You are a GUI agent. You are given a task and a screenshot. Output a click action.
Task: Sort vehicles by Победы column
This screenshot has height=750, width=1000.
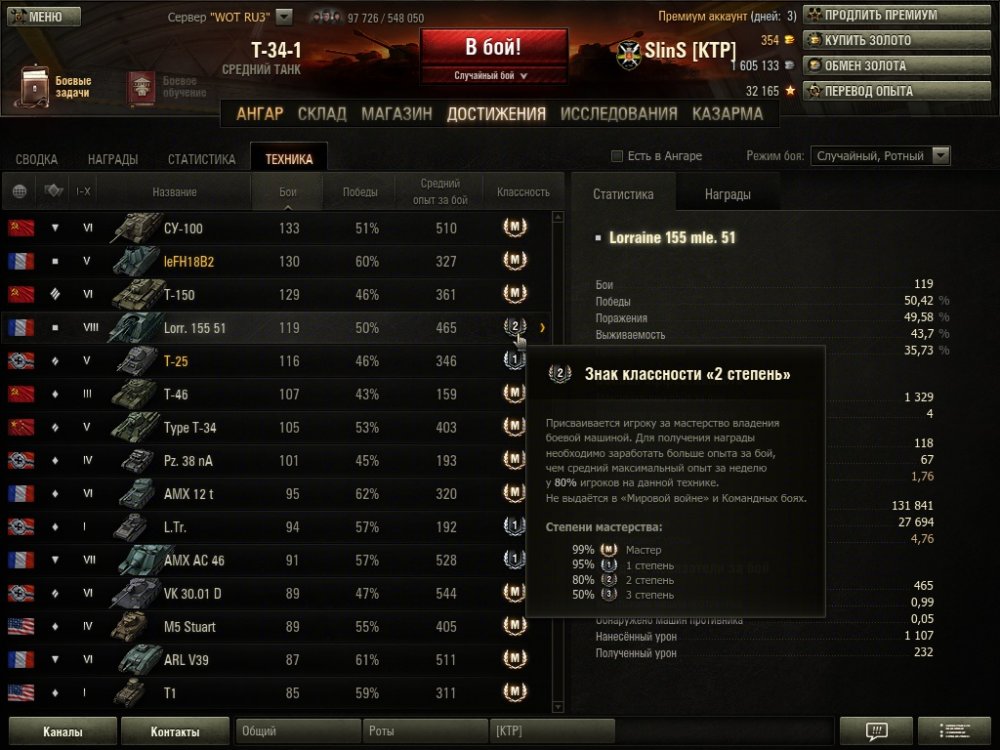point(360,192)
